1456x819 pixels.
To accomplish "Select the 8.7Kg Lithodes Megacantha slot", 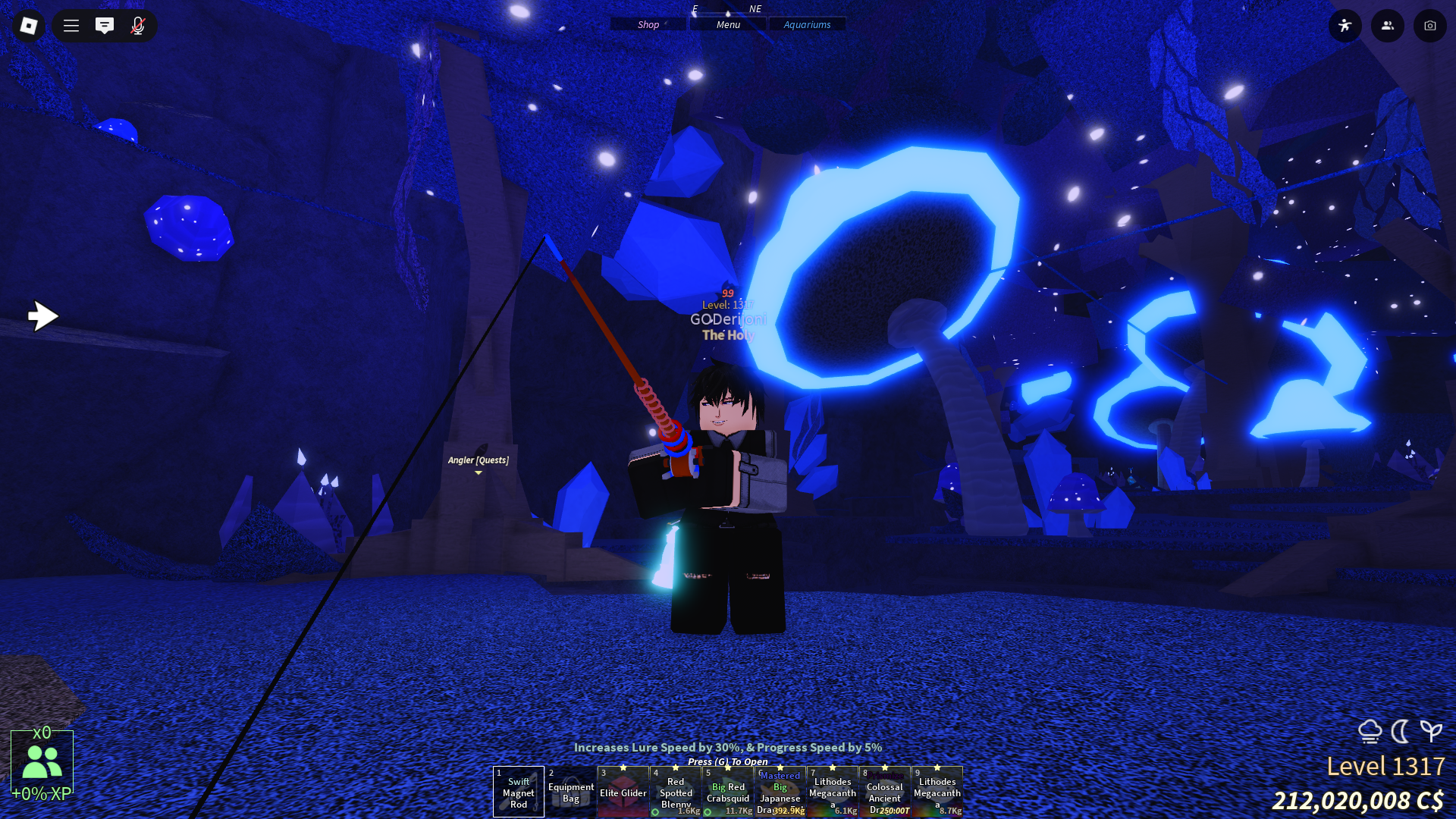I will coord(937,792).
